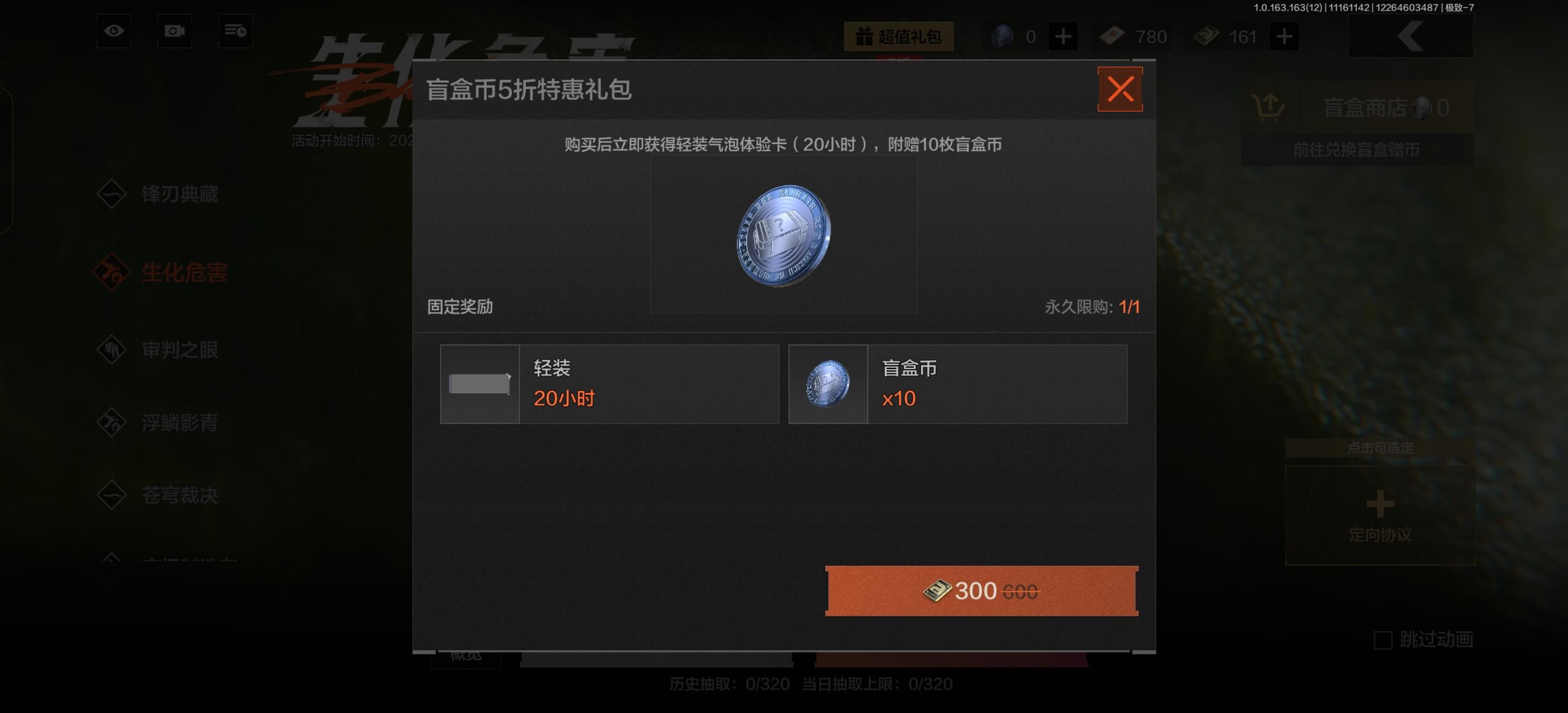Image resolution: width=1568 pixels, height=713 pixels.
Task: Click the 生化危害 hazard emblem icon
Action: coord(111,274)
